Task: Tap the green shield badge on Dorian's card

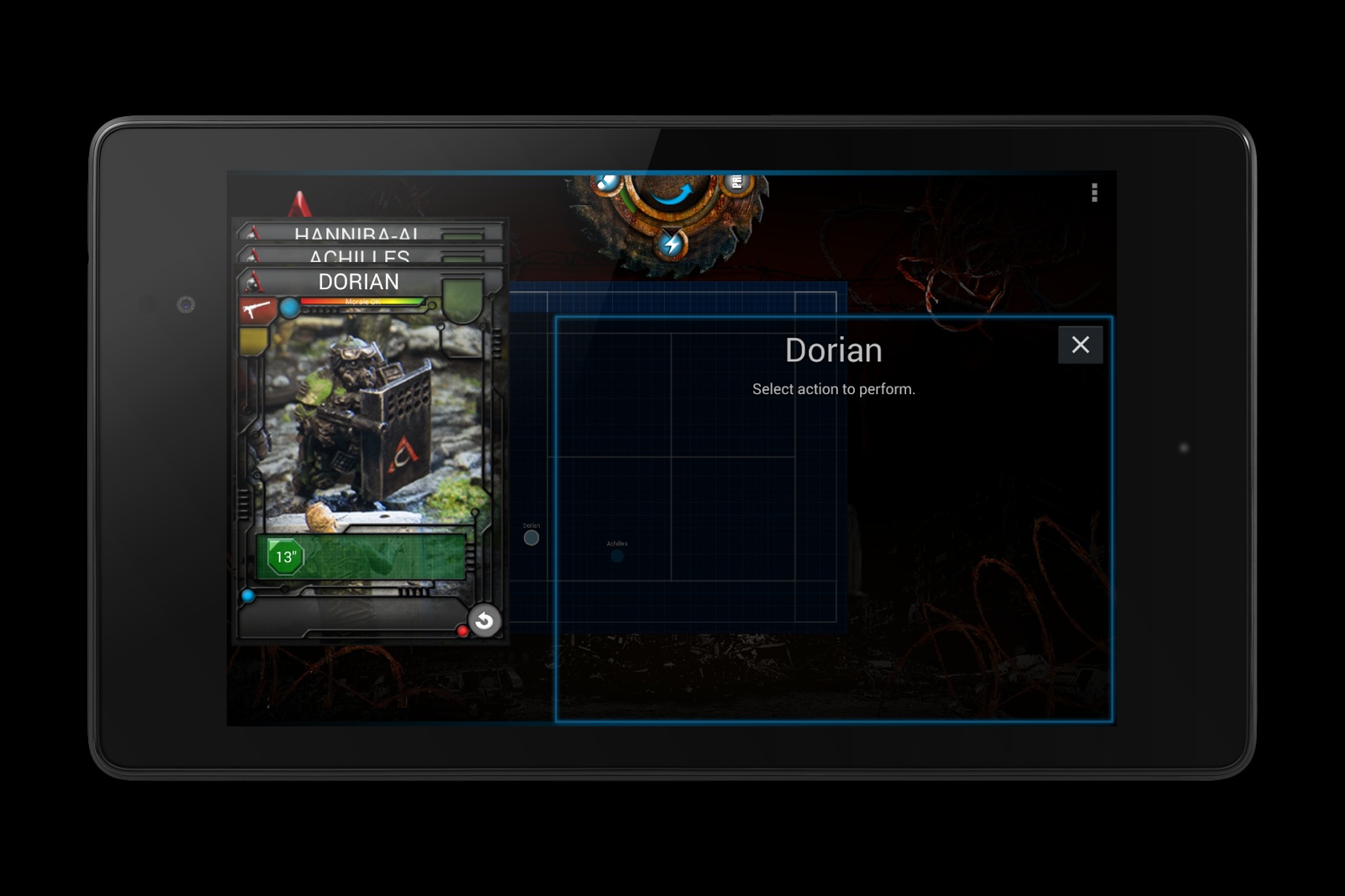Action: 462,300
